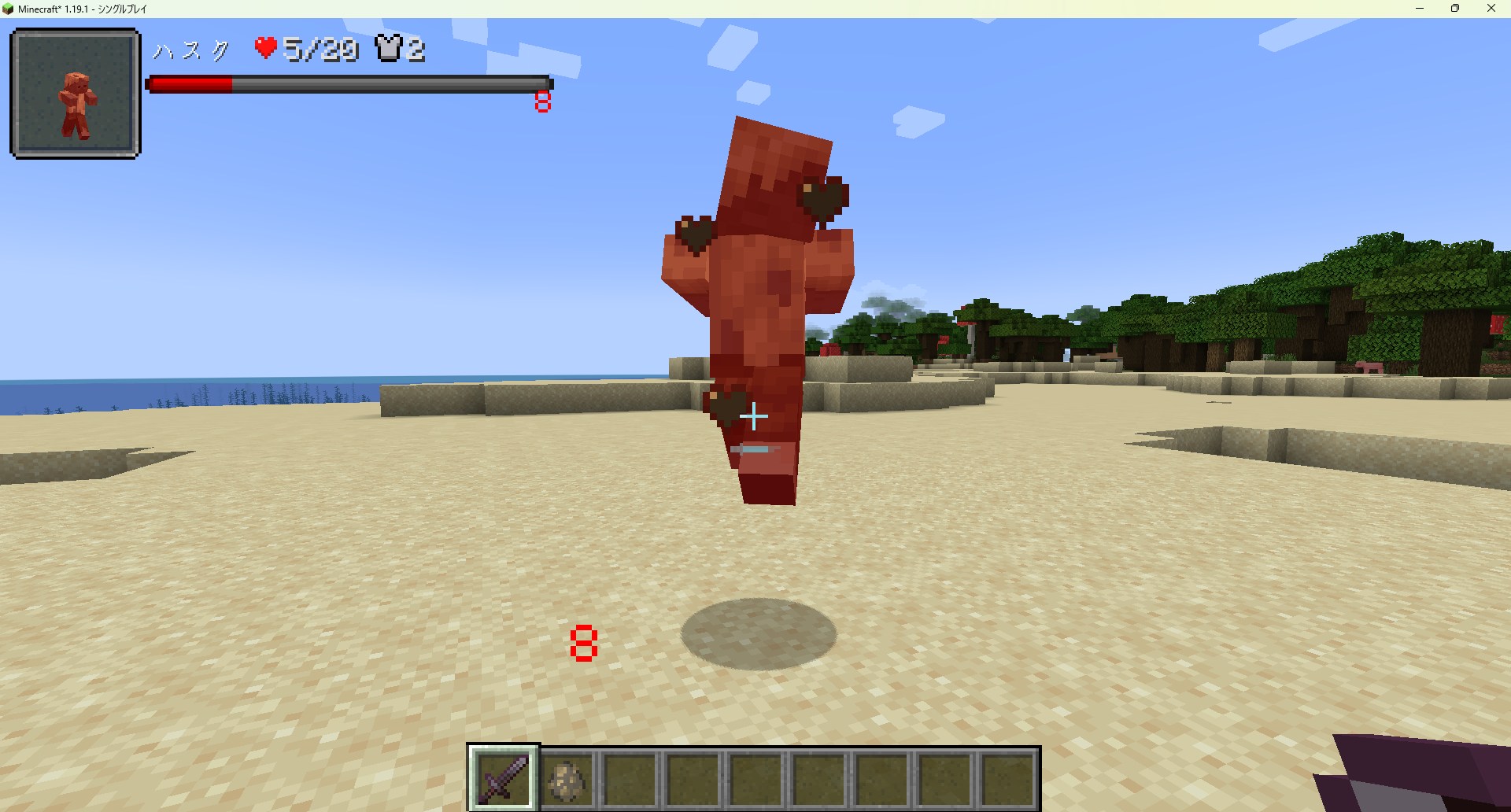This screenshot has width=1511, height=812.
Task: Click the Minecraft grass block icon in the title bar
Action: [x=8, y=9]
